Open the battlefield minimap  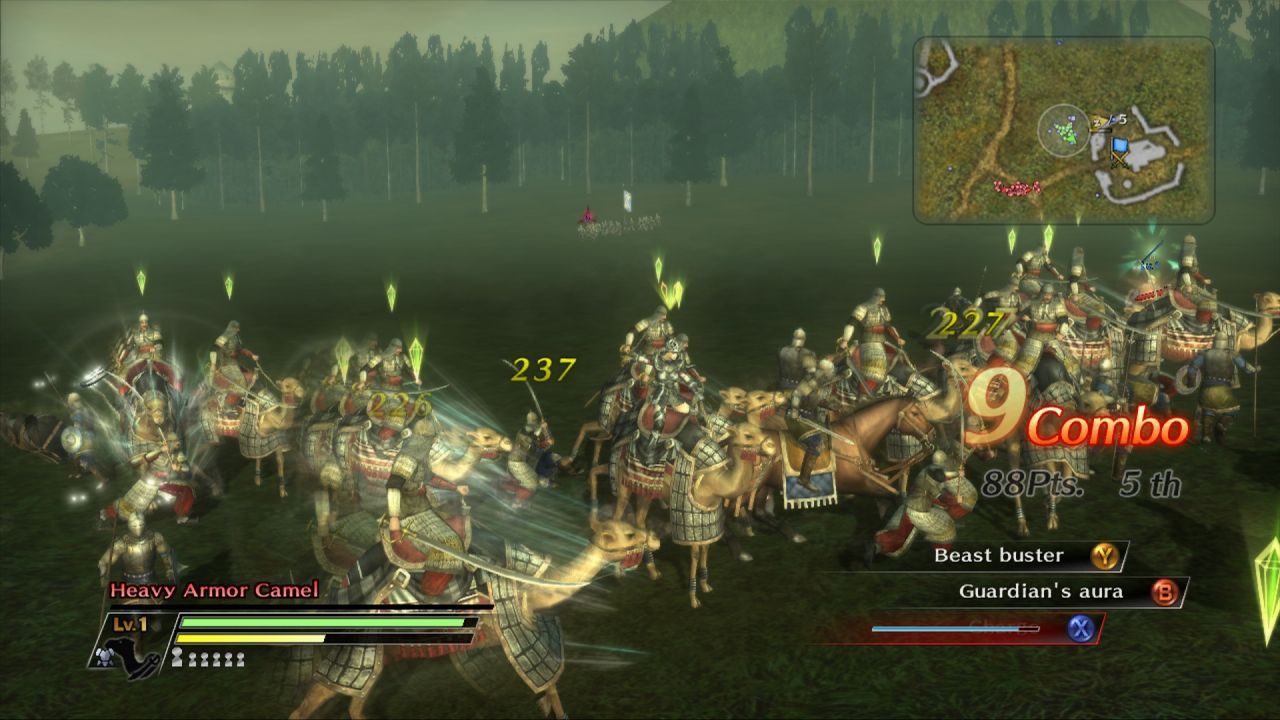[x=1063, y=130]
